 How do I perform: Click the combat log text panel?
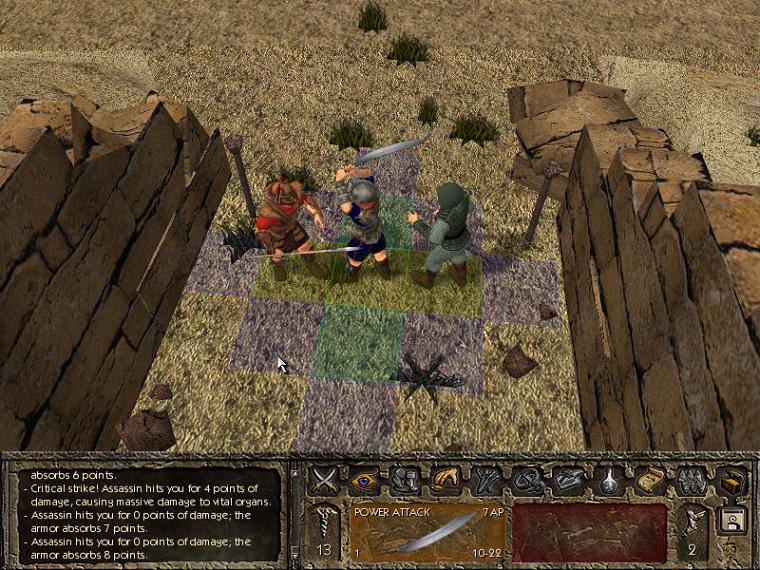point(150,511)
